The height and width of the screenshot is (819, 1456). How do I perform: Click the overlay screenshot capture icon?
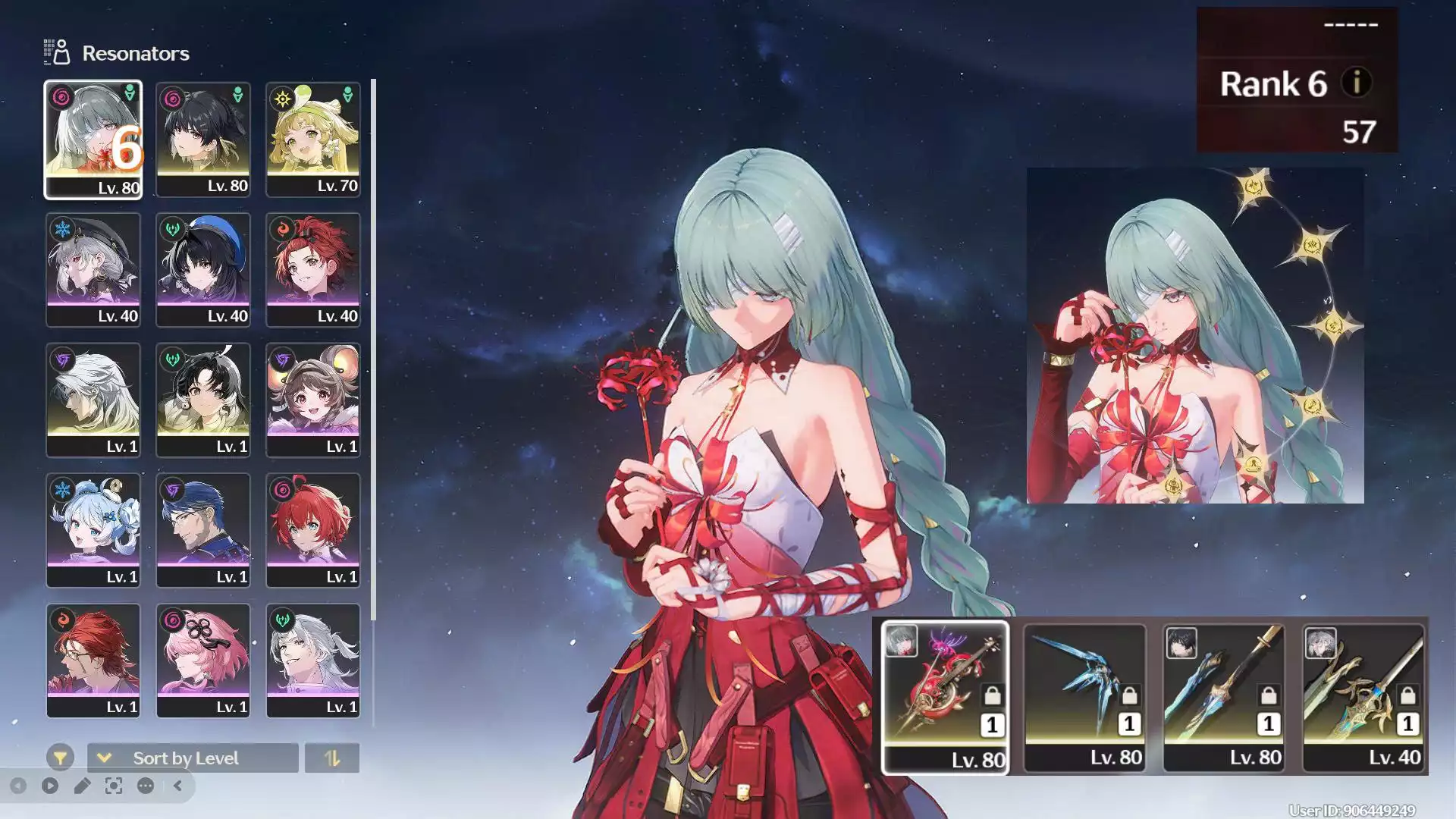[114, 786]
